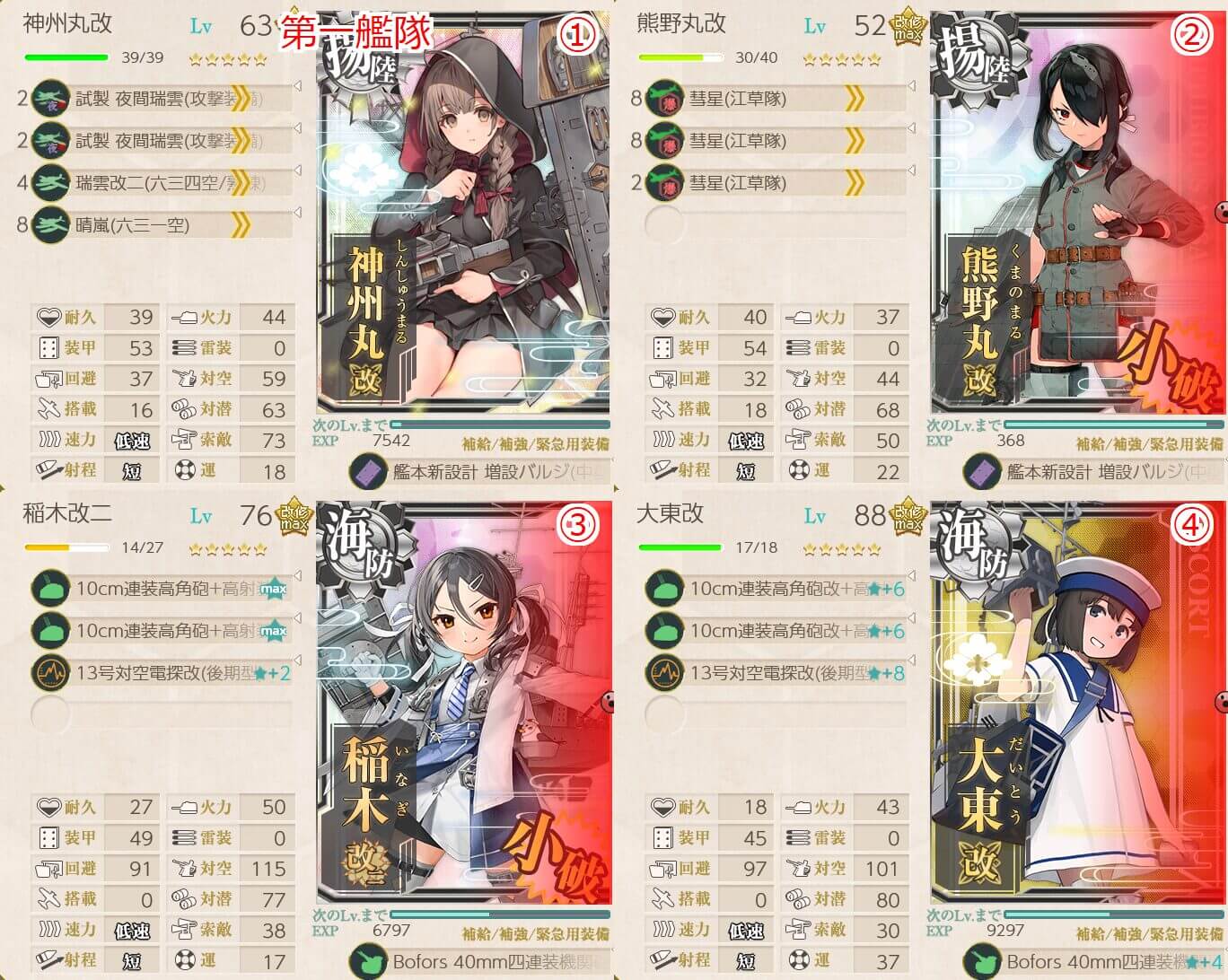
Task: Click the 第一艦隊 fleet label
Action: point(357,30)
